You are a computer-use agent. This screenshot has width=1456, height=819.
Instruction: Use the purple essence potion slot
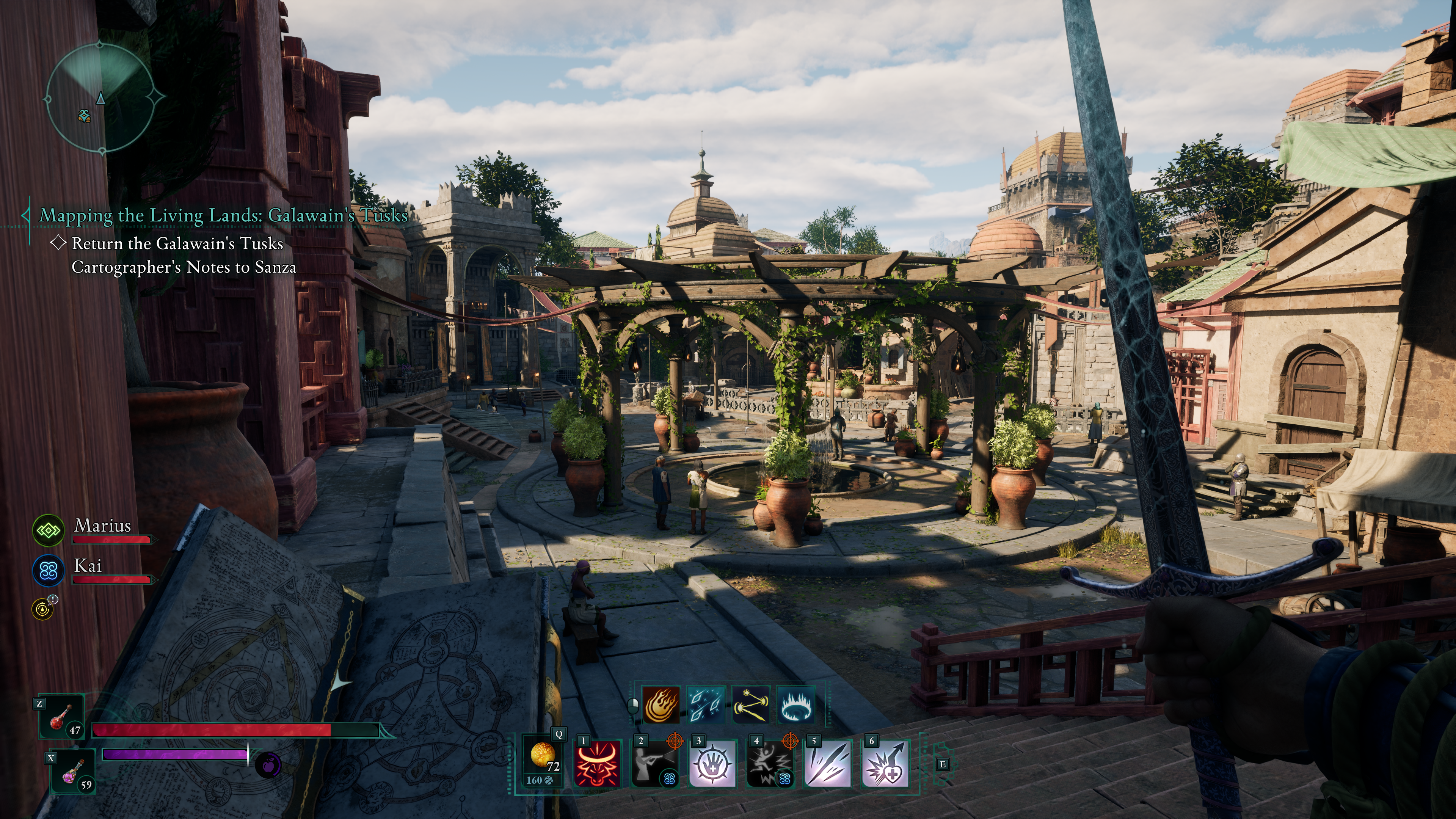pyautogui.click(x=72, y=771)
